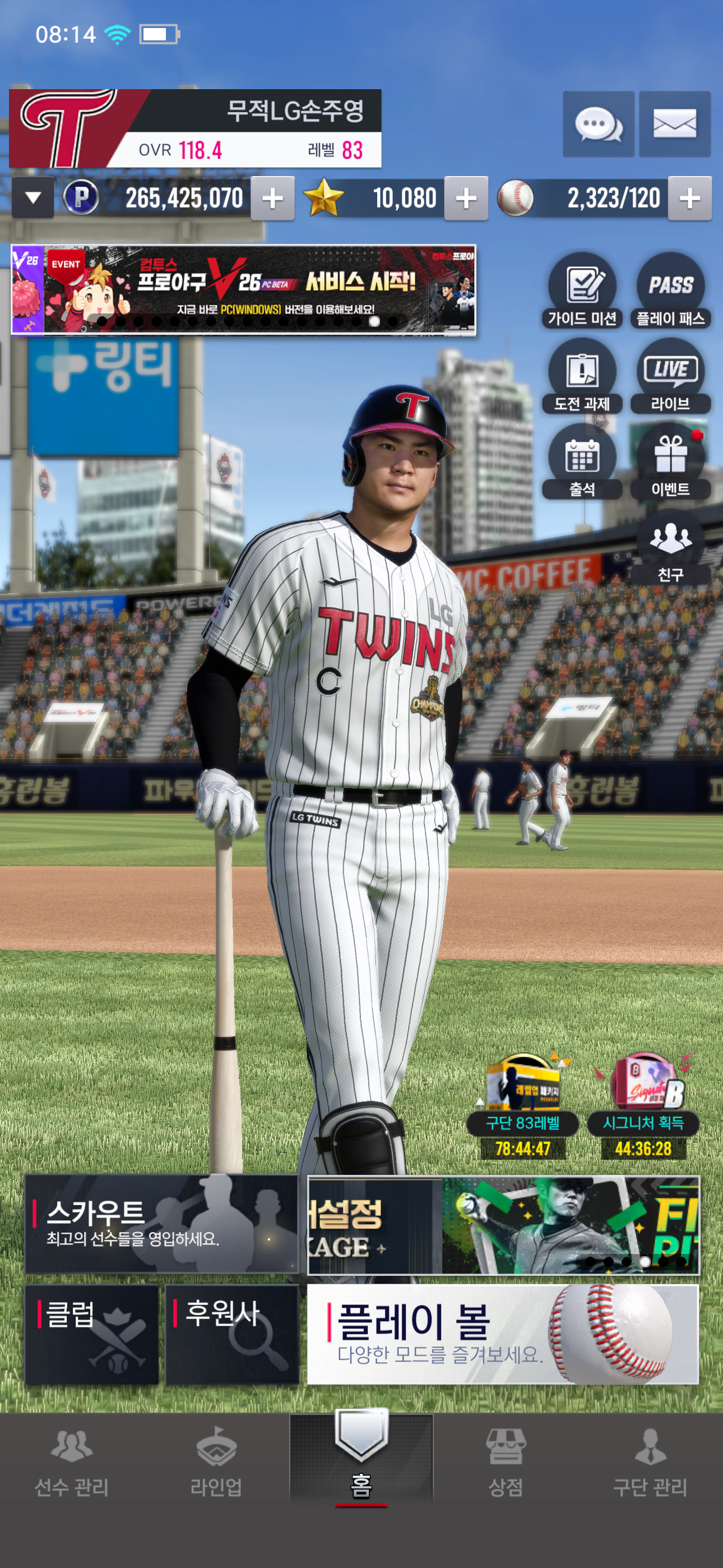Open the mailbox envelope icon

pos(674,125)
